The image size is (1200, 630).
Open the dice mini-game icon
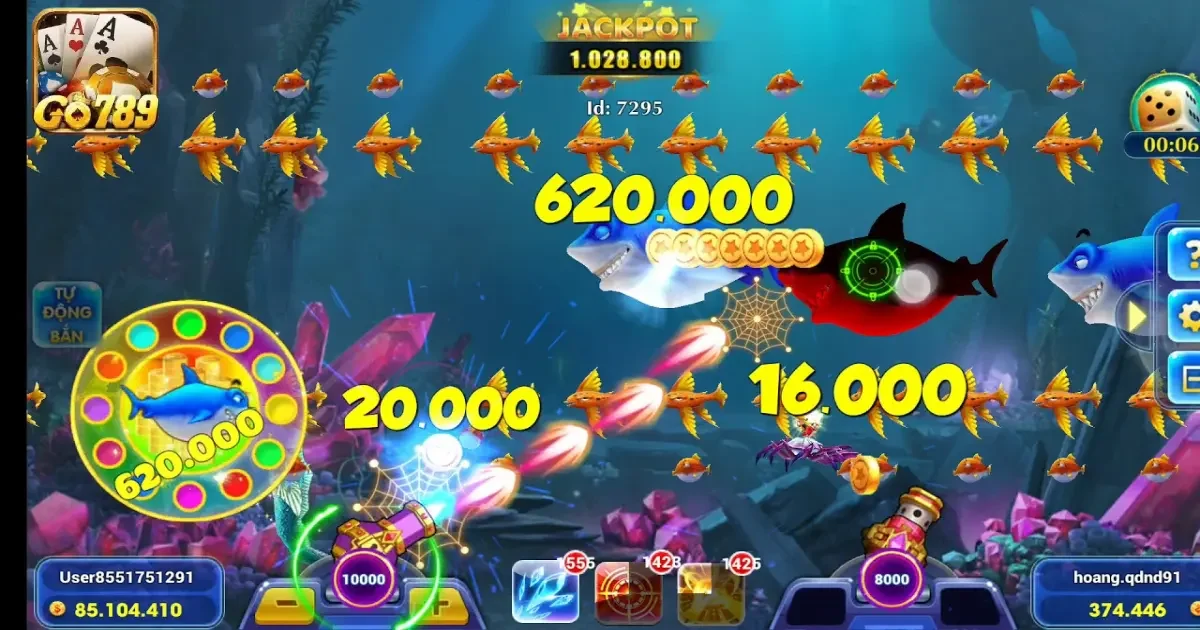point(1165,110)
